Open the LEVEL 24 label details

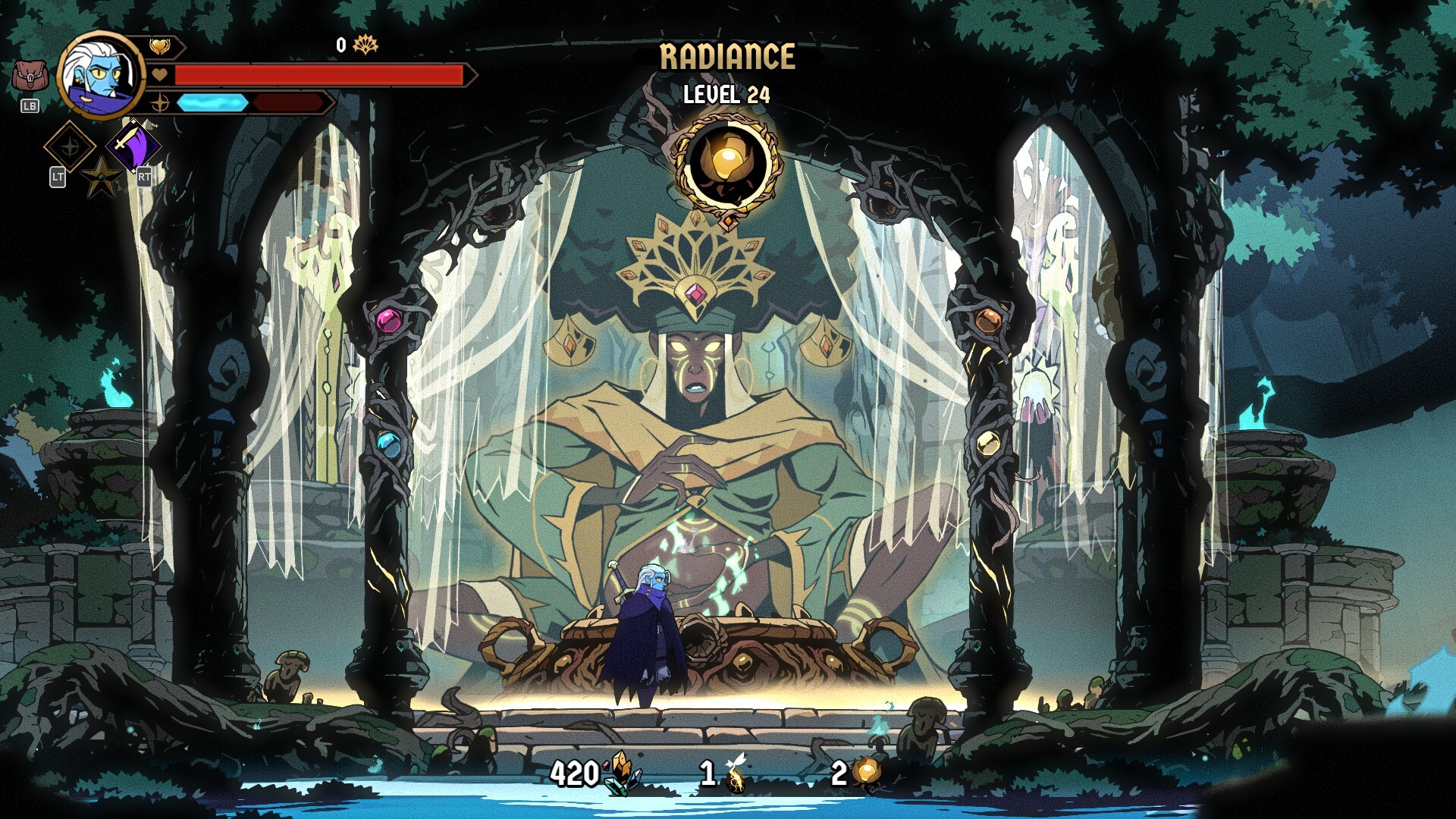(x=726, y=95)
